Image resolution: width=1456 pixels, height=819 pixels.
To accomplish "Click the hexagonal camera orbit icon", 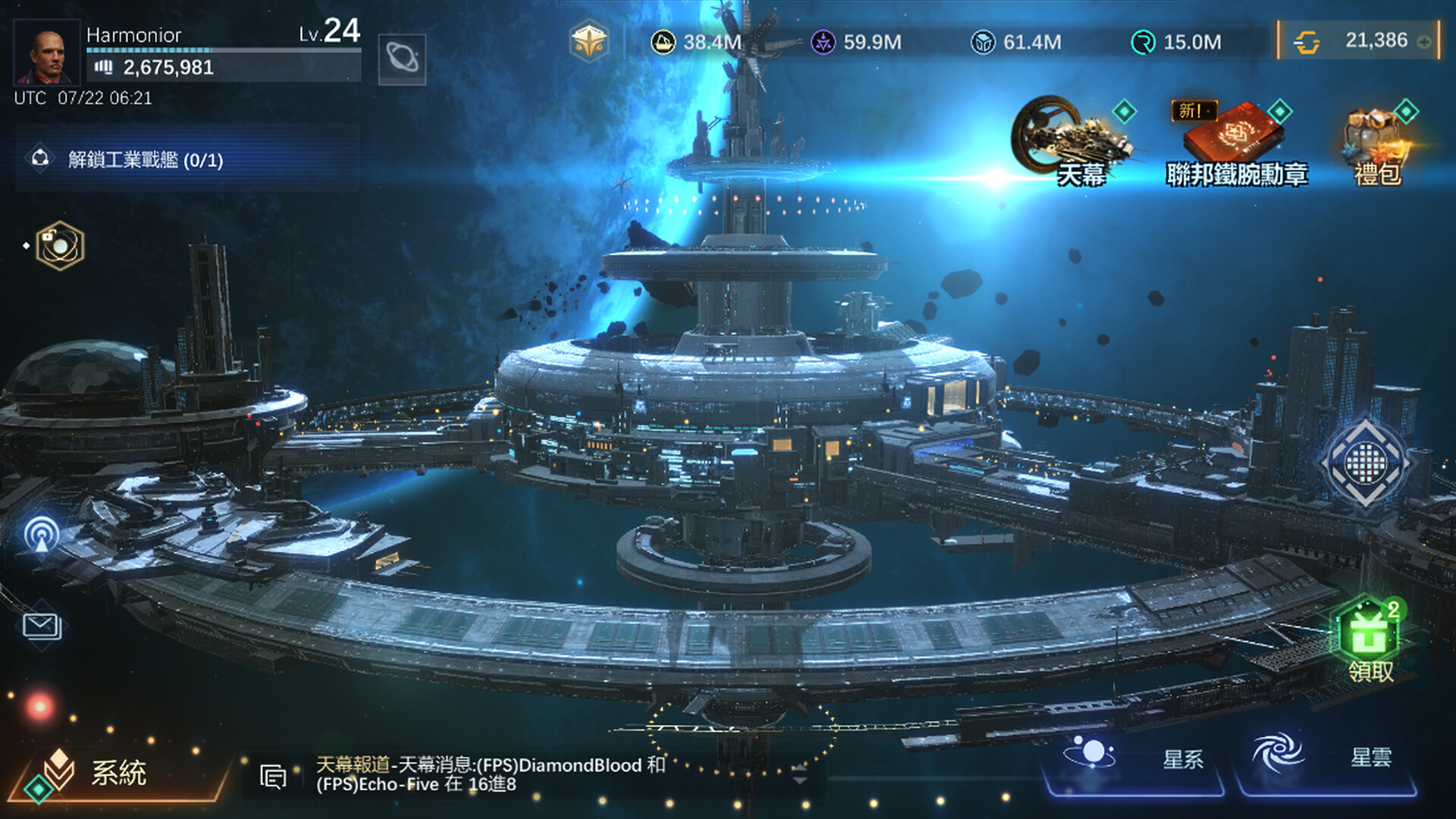I will [x=59, y=246].
